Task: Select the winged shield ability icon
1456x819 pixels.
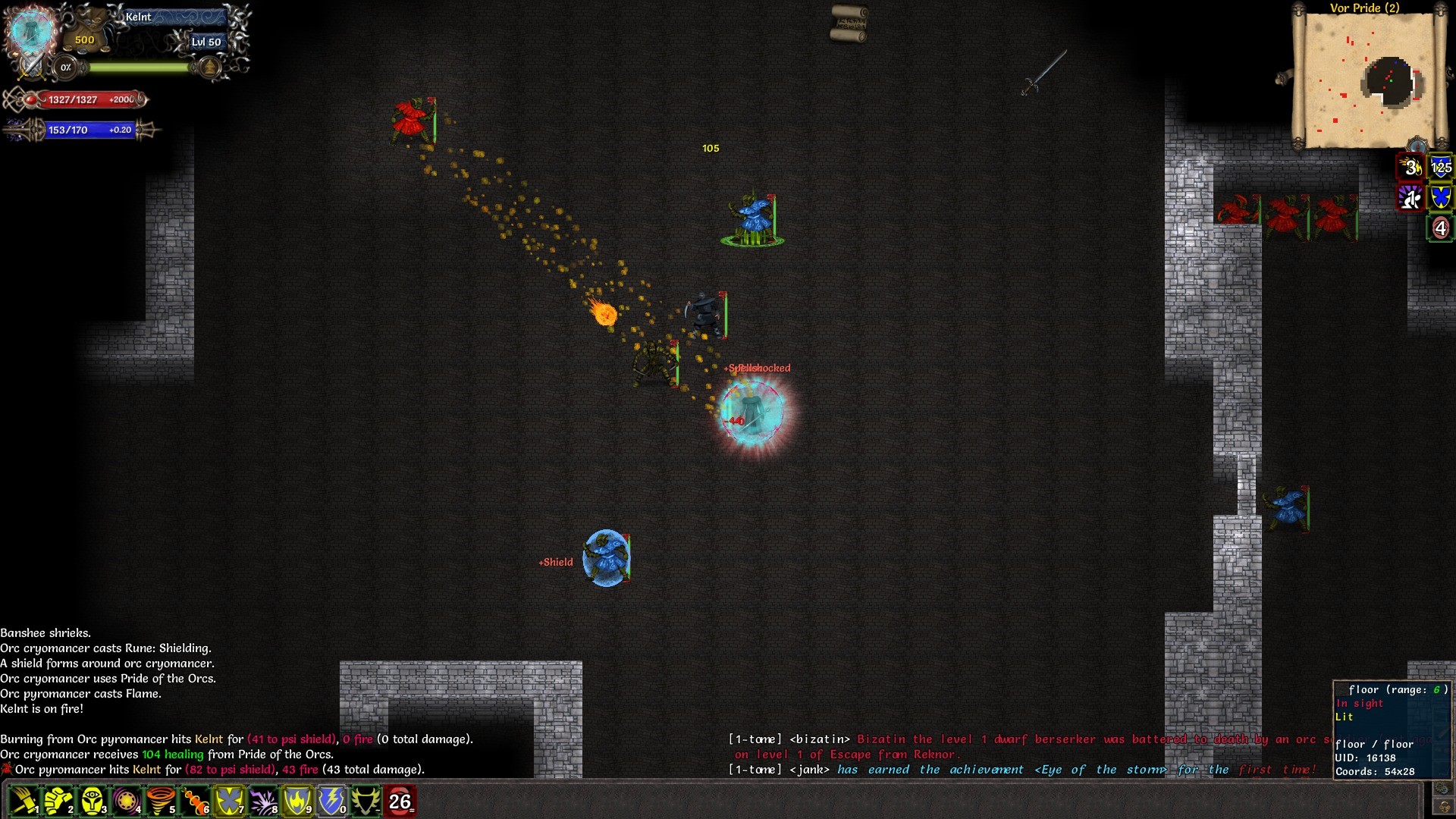Action: point(366,801)
